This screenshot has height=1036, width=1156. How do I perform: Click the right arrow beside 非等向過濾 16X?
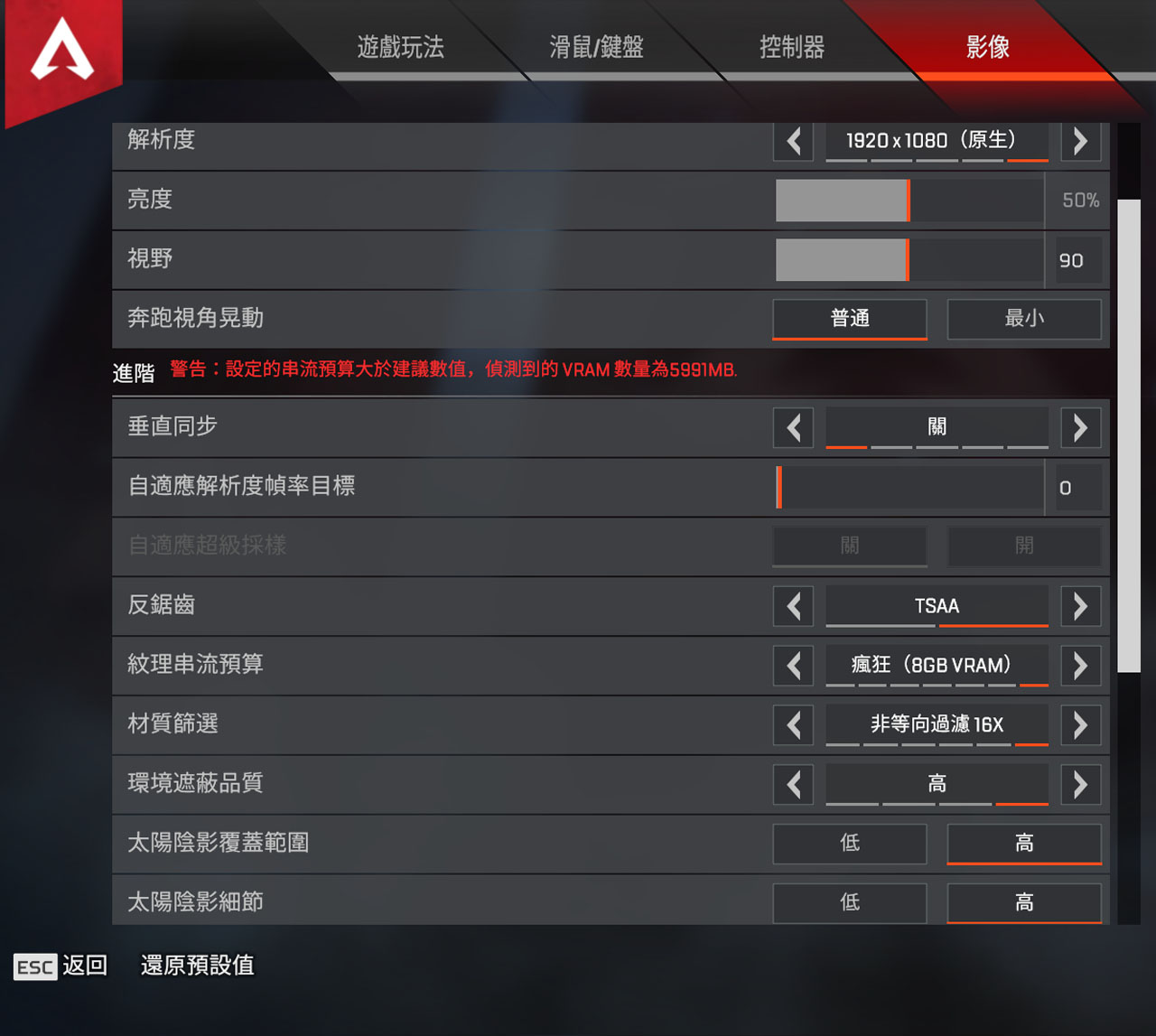pos(1080,725)
